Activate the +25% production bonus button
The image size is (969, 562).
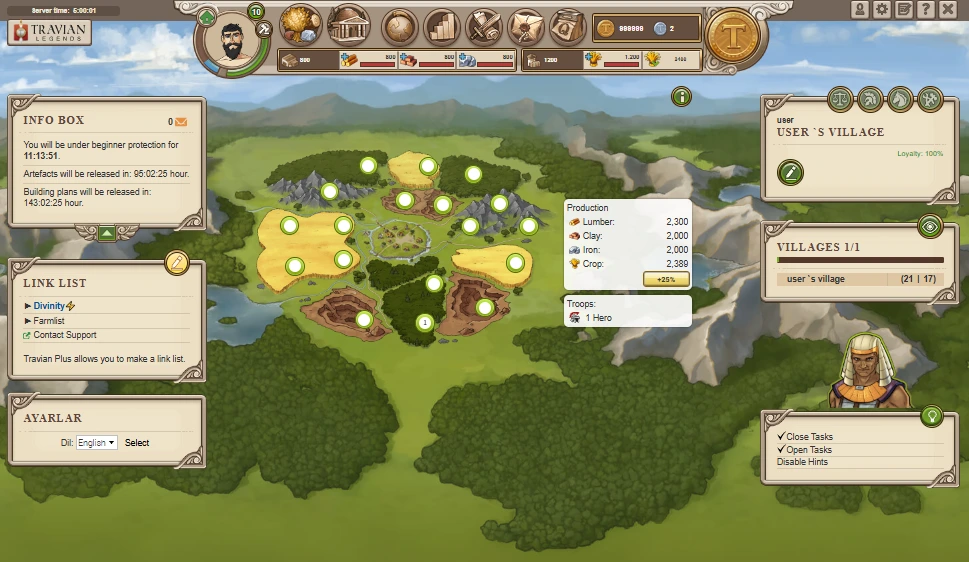click(x=665, y=277)
